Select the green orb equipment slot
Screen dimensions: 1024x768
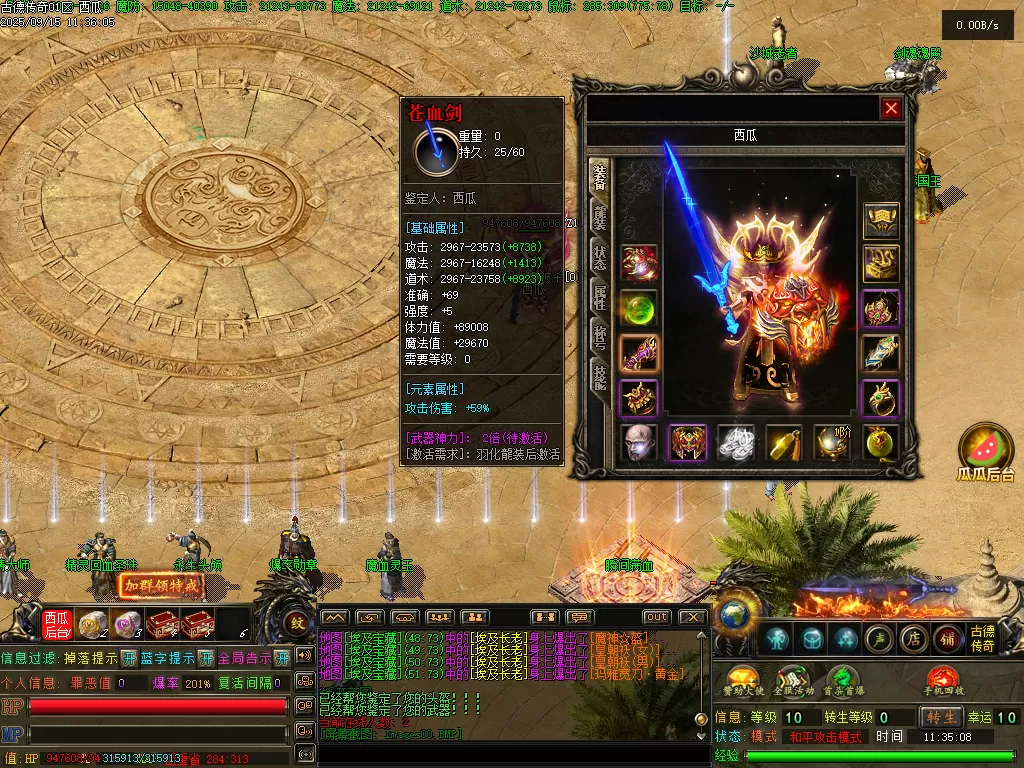coord(638,307)
